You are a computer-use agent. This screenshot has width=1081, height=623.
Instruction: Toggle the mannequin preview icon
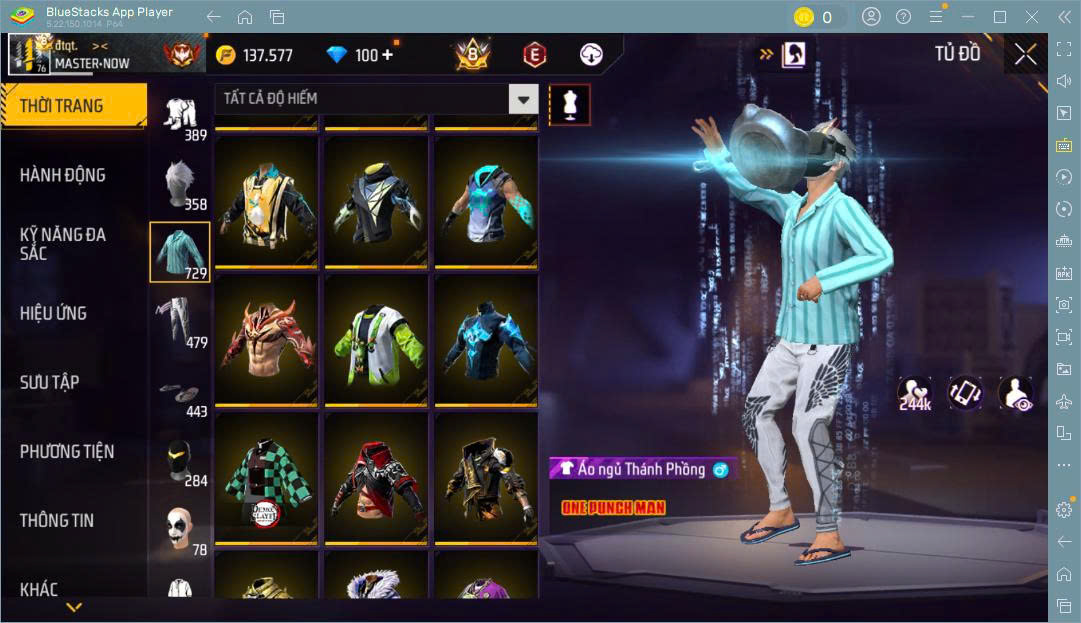click(570, 104)
